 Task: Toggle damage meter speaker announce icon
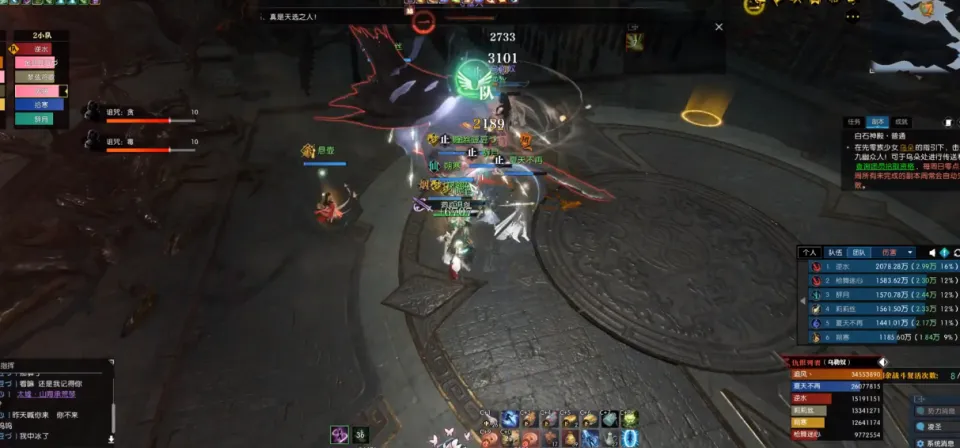(x=933, y=253)
